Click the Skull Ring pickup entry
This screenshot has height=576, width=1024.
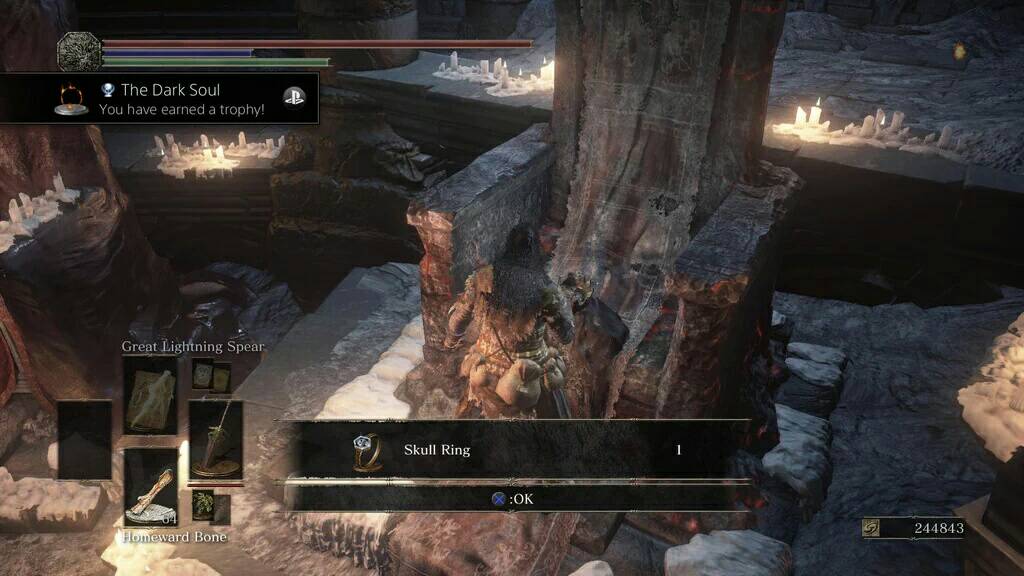tap(515, 450)
